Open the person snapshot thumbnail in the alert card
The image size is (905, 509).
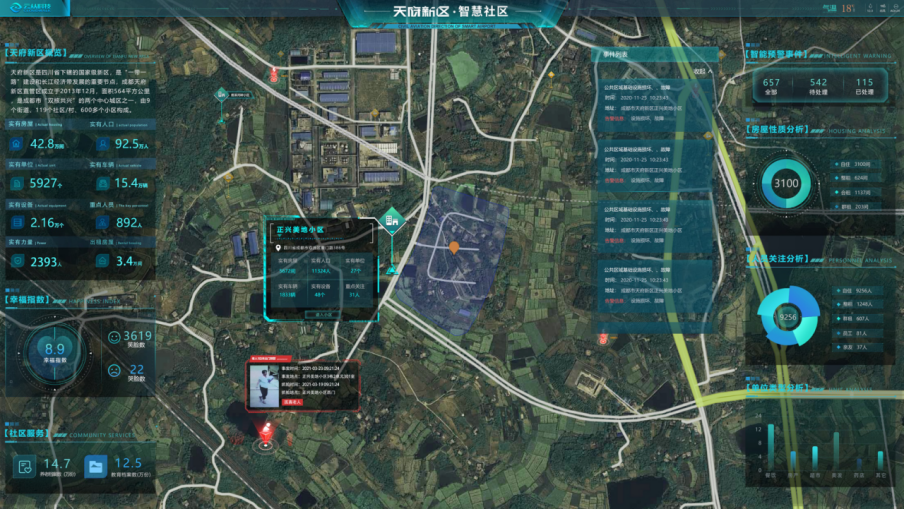tap(265, 385)
